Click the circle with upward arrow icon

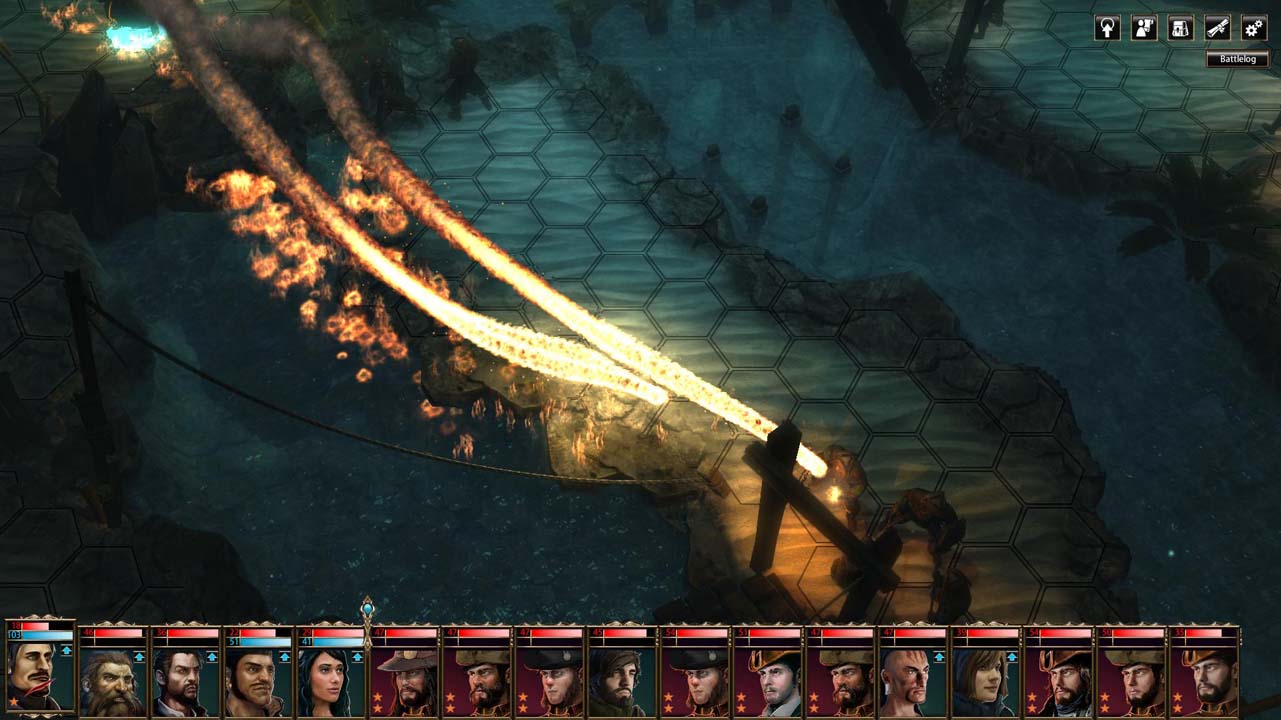click(1108, 28)
